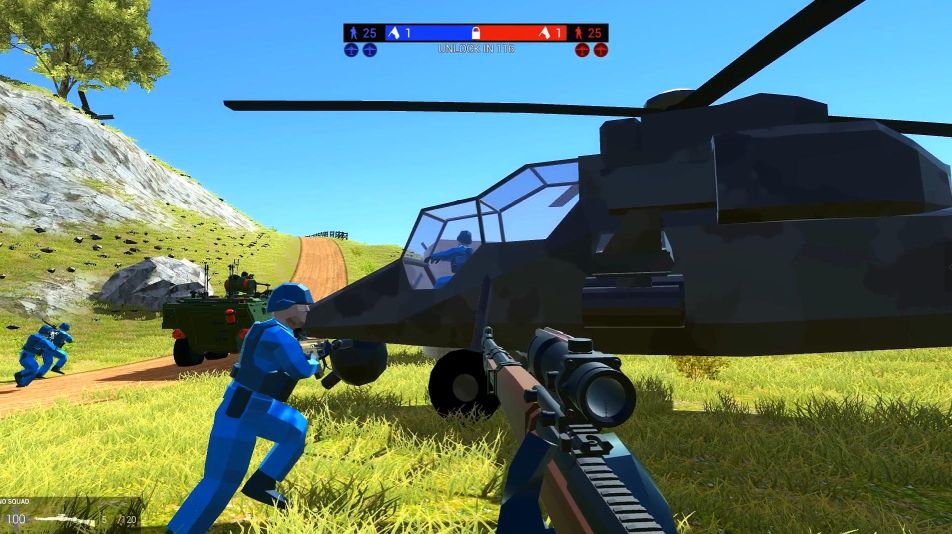Click the red soldier icon on the scorebar
The image size is (952, 534).
pos(579,33)
